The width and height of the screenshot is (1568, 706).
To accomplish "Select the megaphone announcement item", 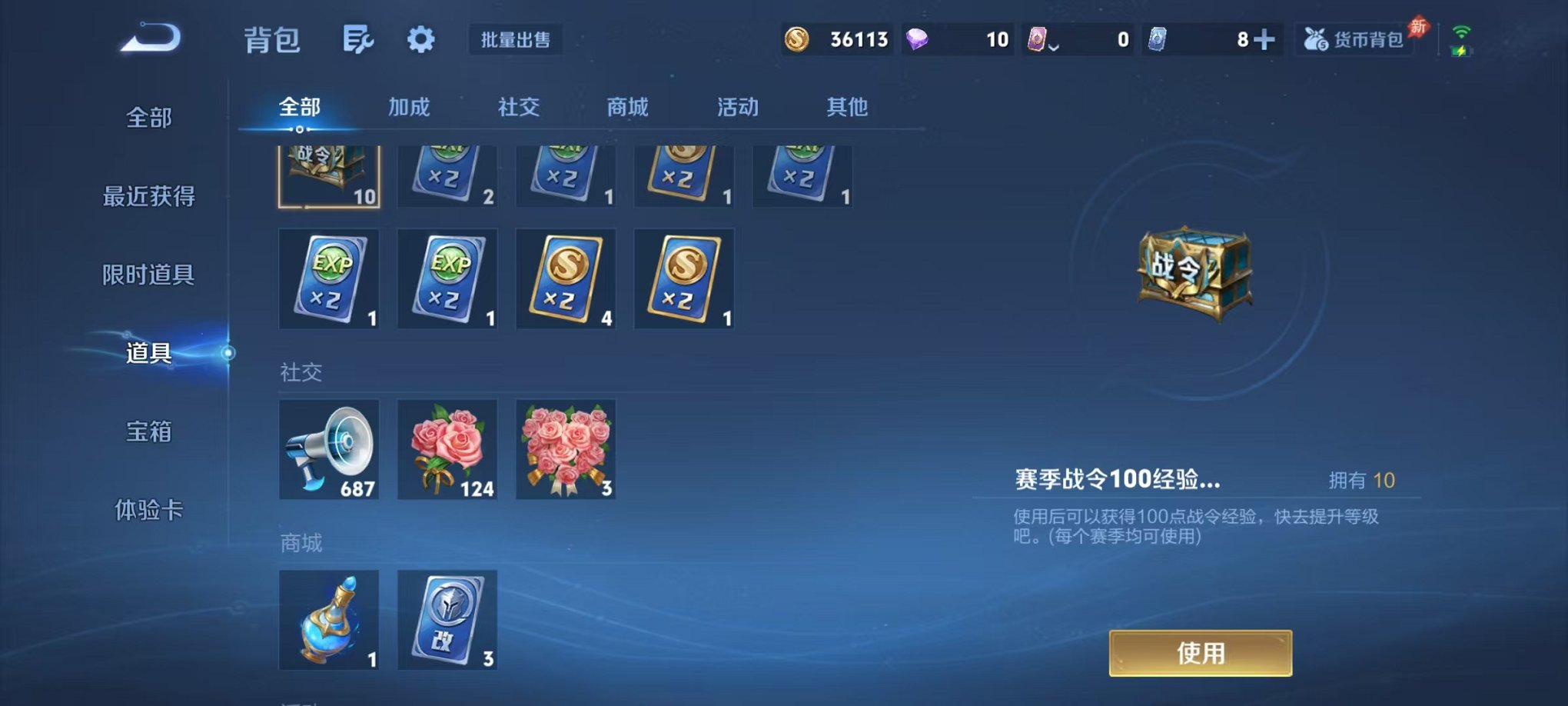I will (x=329, y=450).
